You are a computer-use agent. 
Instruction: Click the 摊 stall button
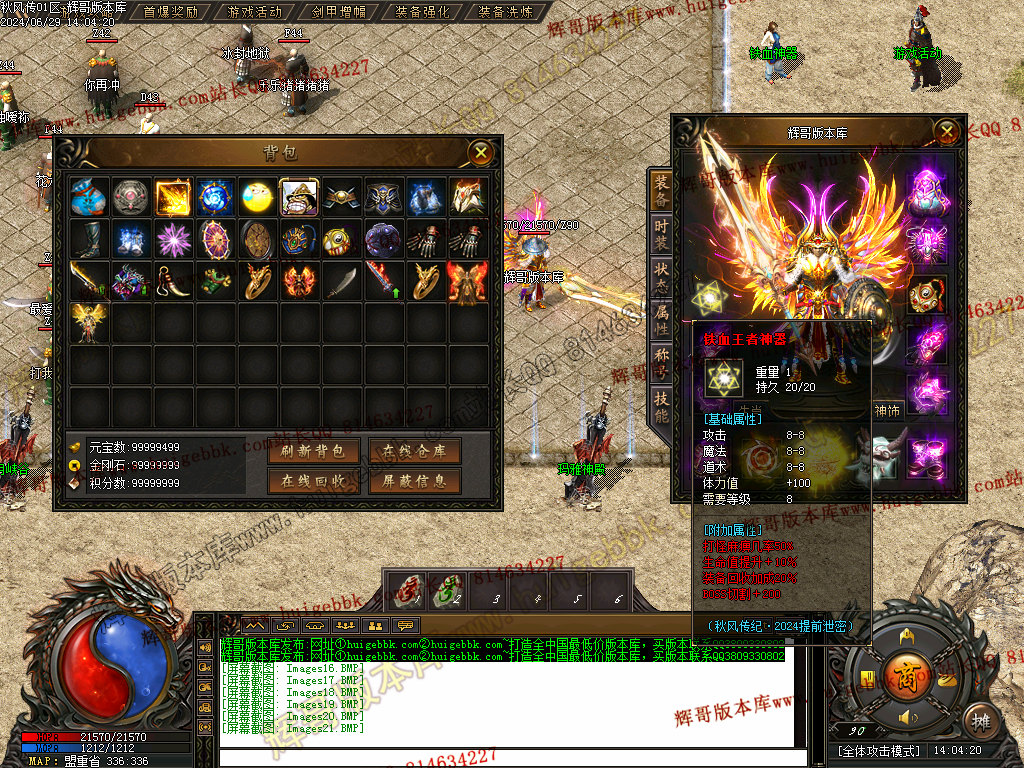coord(983,719)
